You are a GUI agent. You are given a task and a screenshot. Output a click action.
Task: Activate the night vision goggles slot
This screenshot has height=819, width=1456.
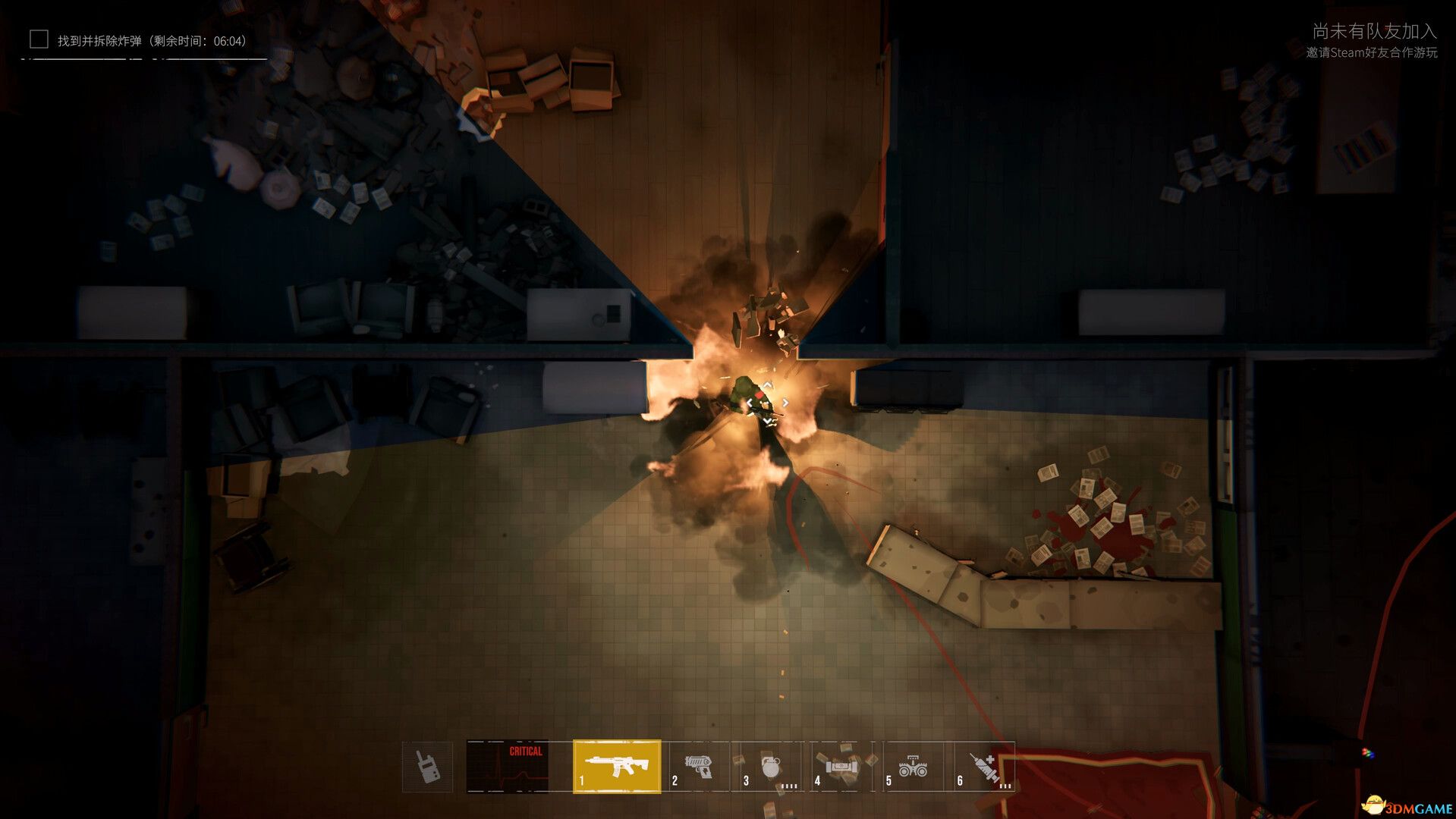913,767
